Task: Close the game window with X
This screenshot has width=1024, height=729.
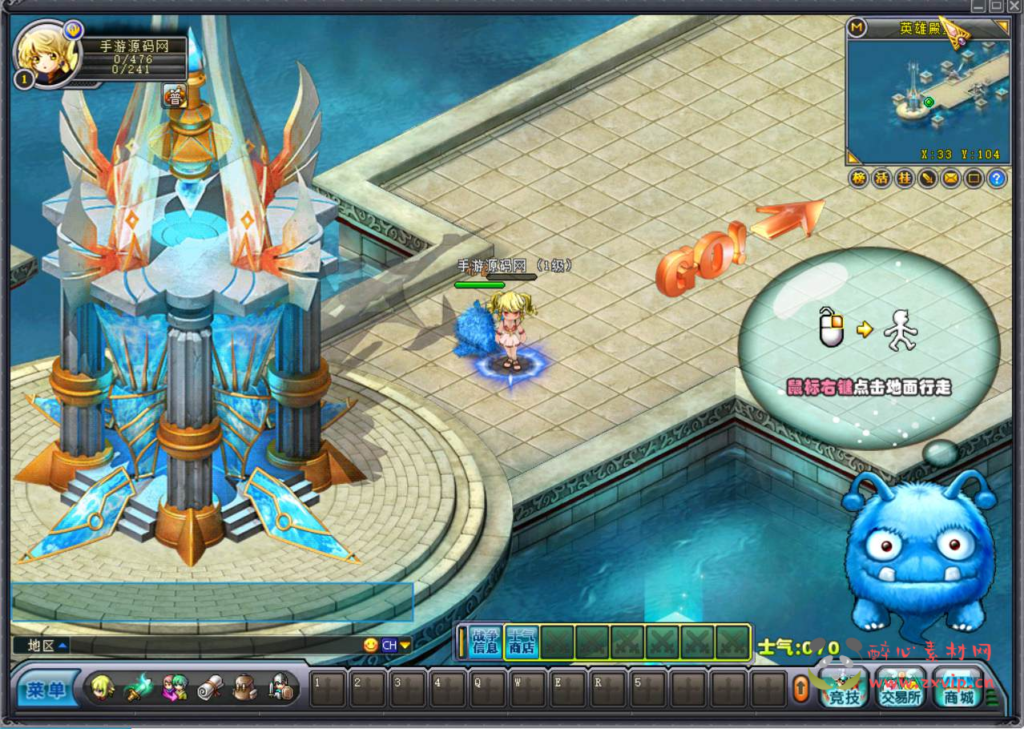Action: tap(1013, 6)
